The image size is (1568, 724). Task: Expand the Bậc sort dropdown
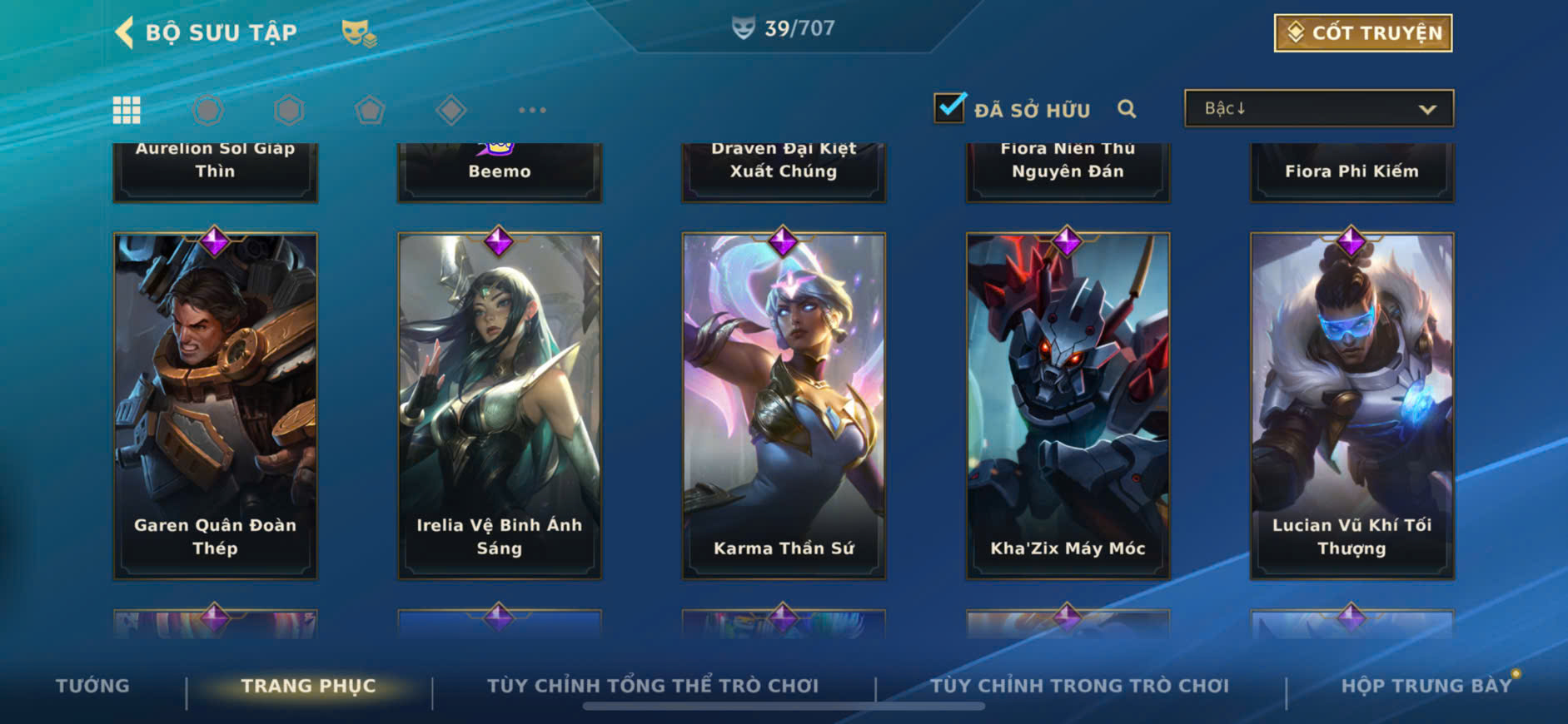(x=1319, y=109)
